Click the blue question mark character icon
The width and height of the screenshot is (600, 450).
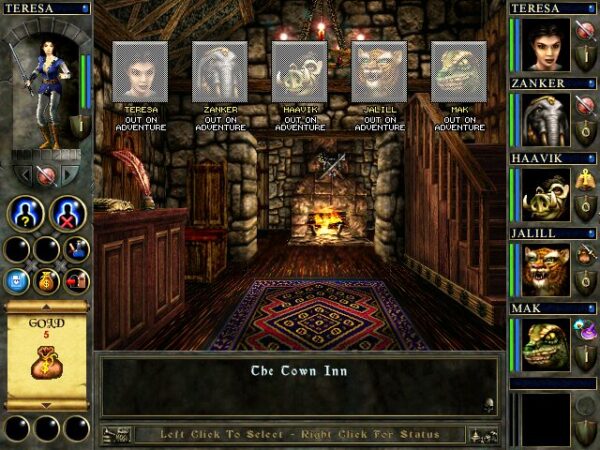tap(25, 214)
